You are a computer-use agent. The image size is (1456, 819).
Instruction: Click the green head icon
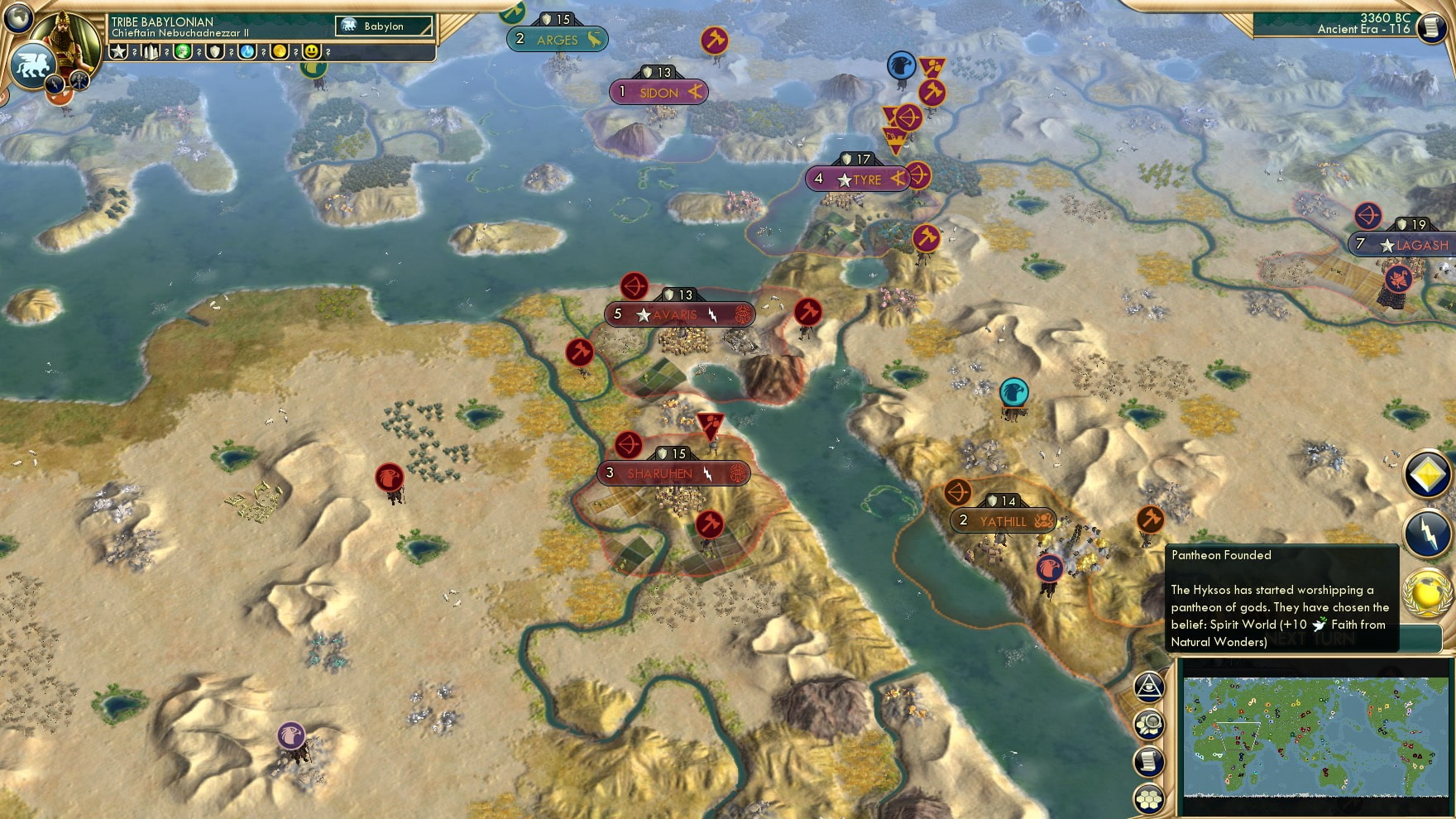click(x=183, y=52)
